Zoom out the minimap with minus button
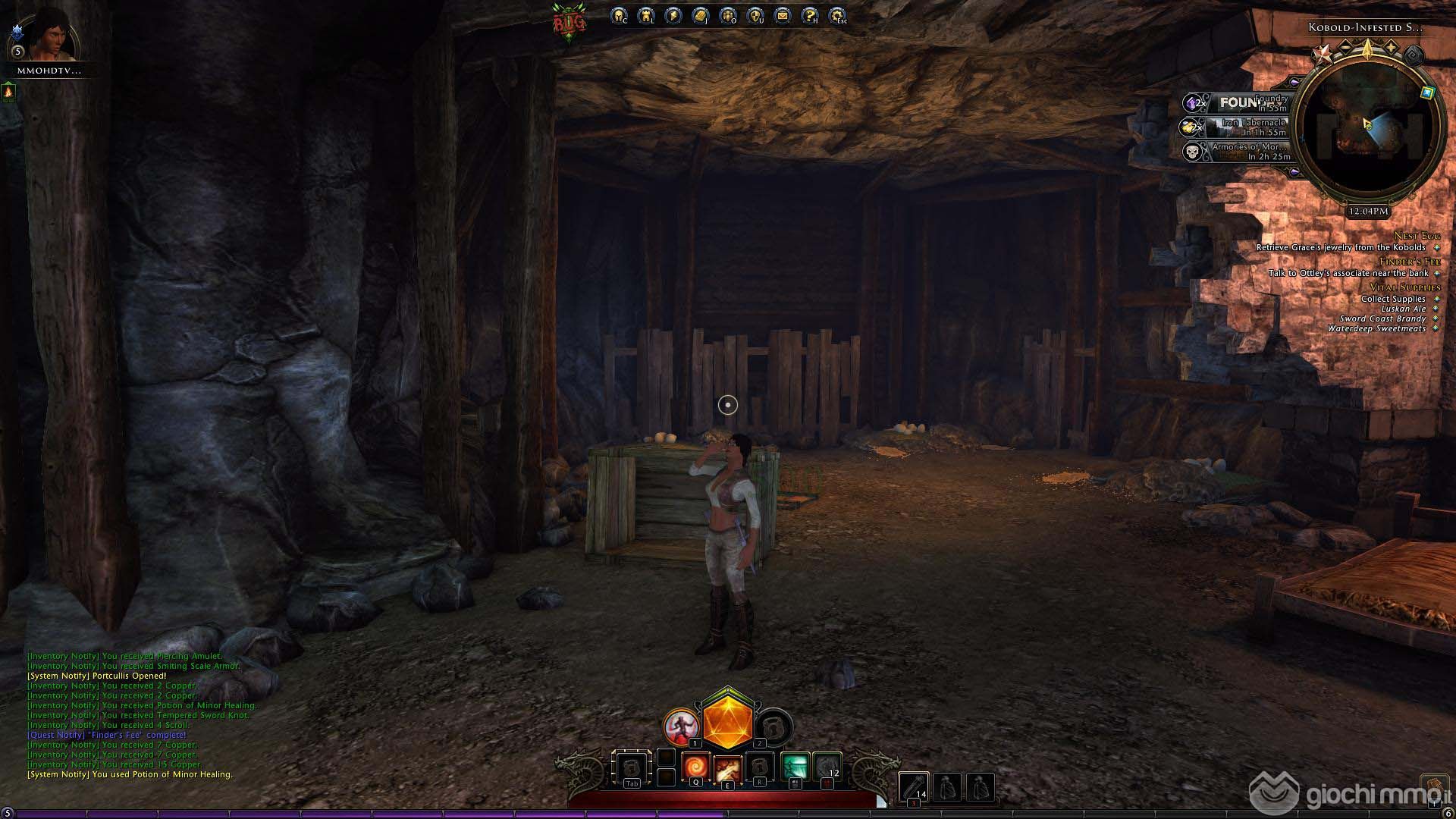Screen dimensions: 1456x819 click(x=1345, y=47)
